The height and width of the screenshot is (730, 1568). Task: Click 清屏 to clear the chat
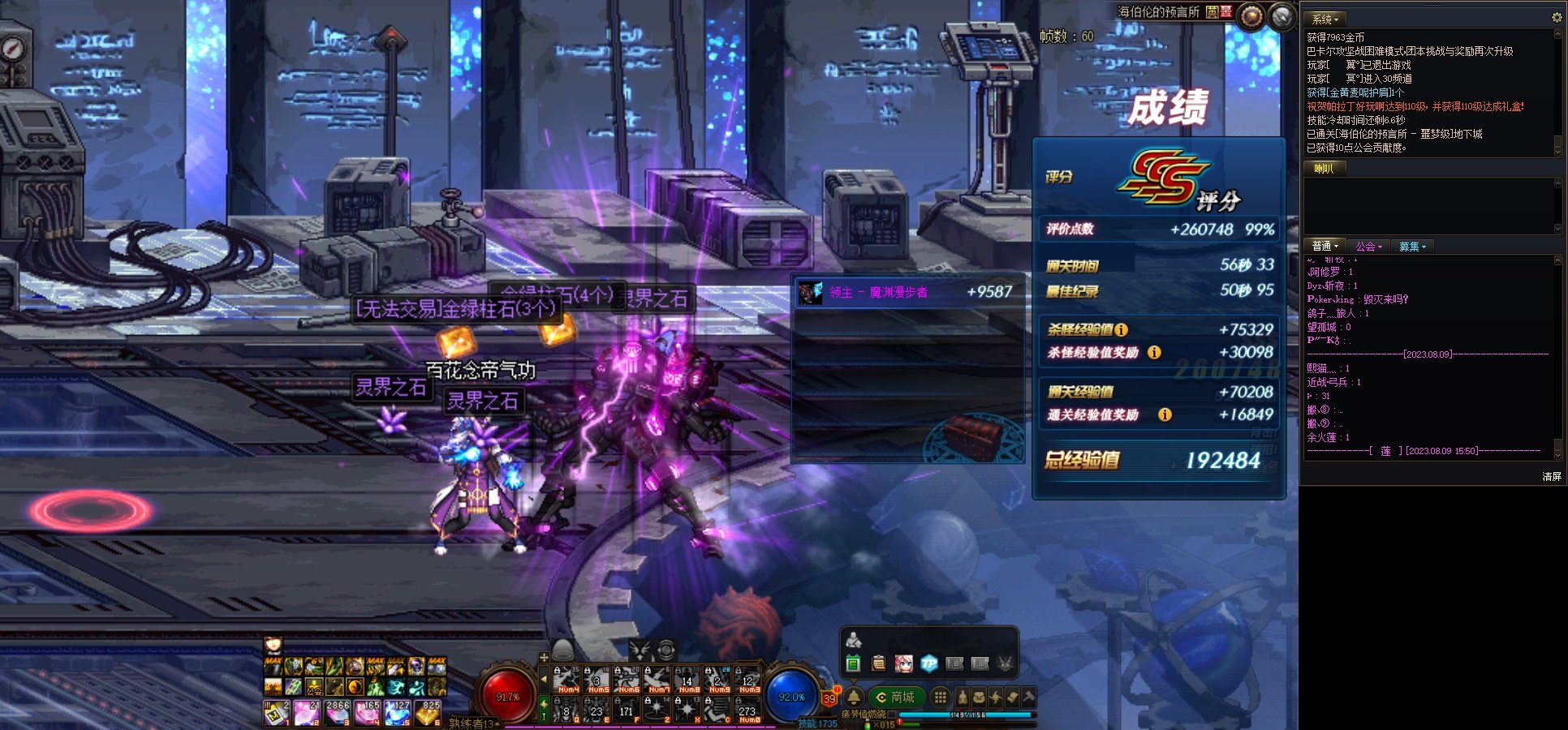tap(1552, 477)
